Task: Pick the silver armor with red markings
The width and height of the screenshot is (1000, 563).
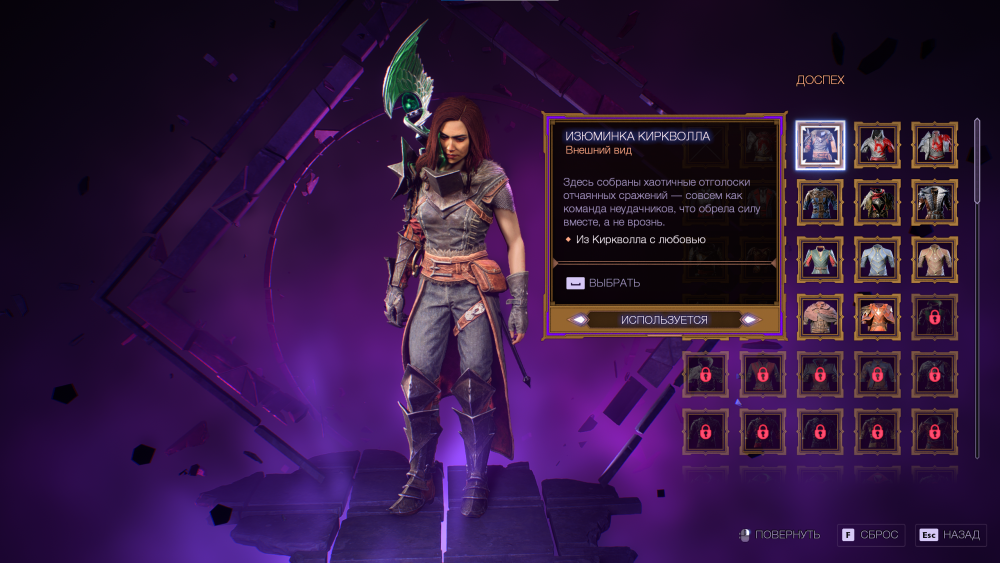Action: [x=936, y=145]
